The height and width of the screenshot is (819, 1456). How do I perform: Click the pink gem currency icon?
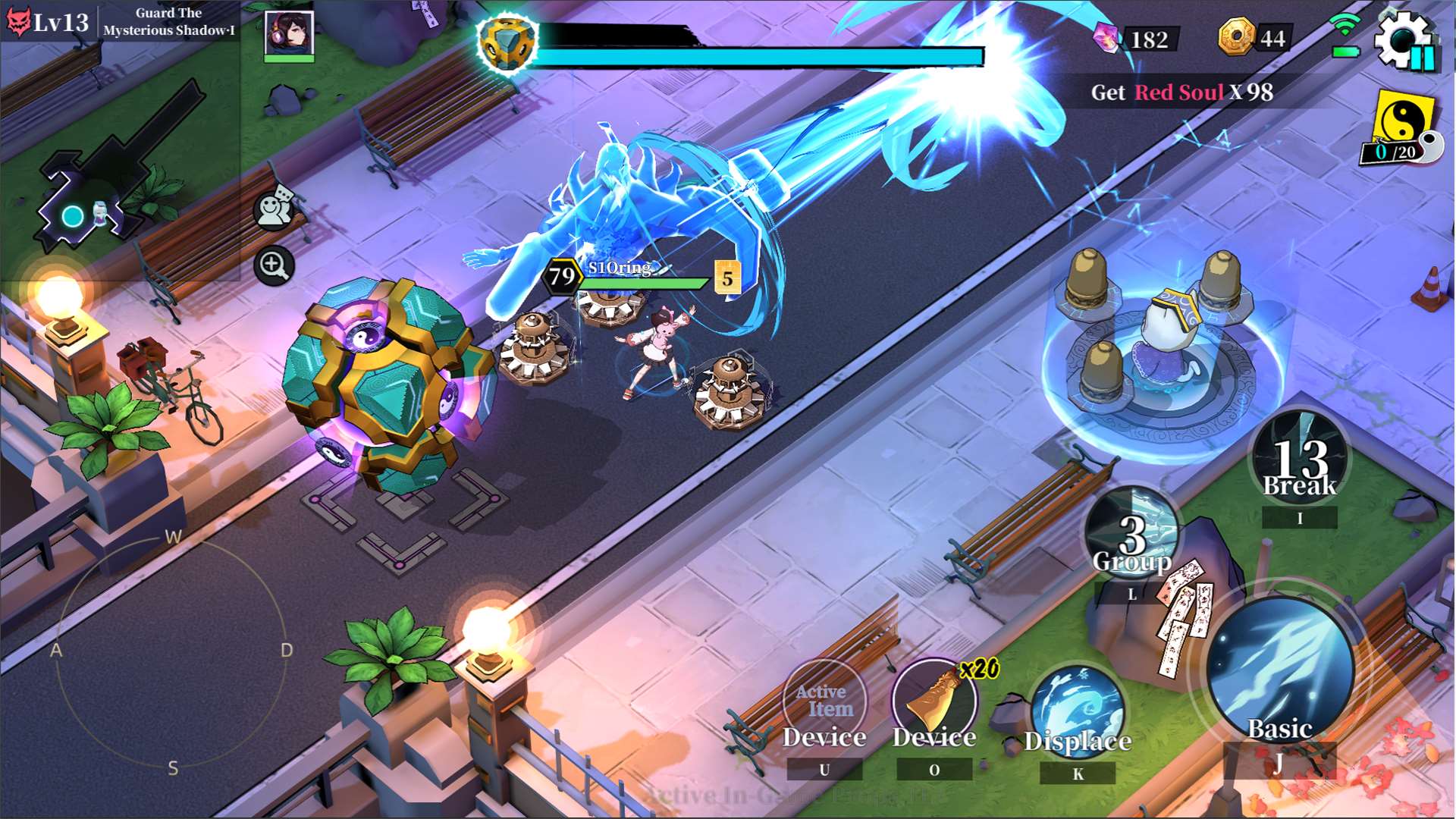[1107, 37]
